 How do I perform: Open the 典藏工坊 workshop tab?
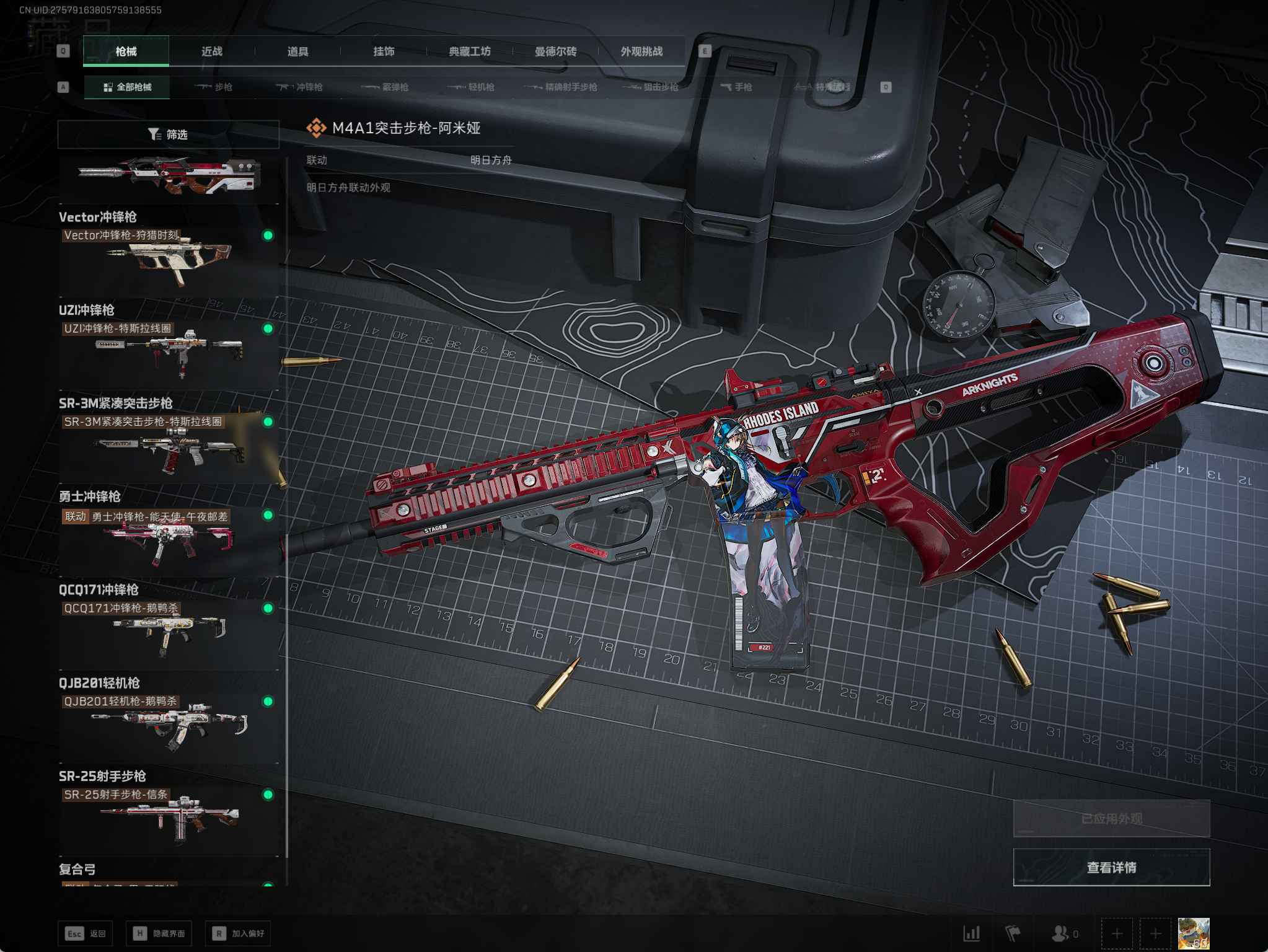[469, 51]
